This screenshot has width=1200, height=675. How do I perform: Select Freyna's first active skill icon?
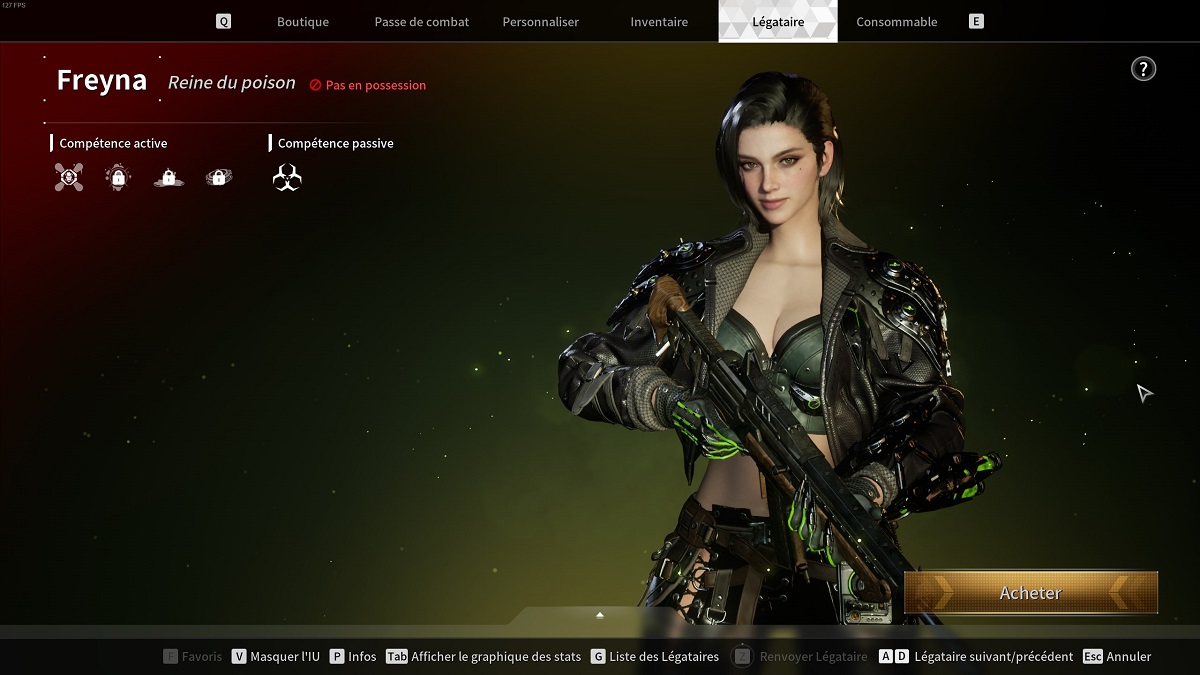click(69, 178)
